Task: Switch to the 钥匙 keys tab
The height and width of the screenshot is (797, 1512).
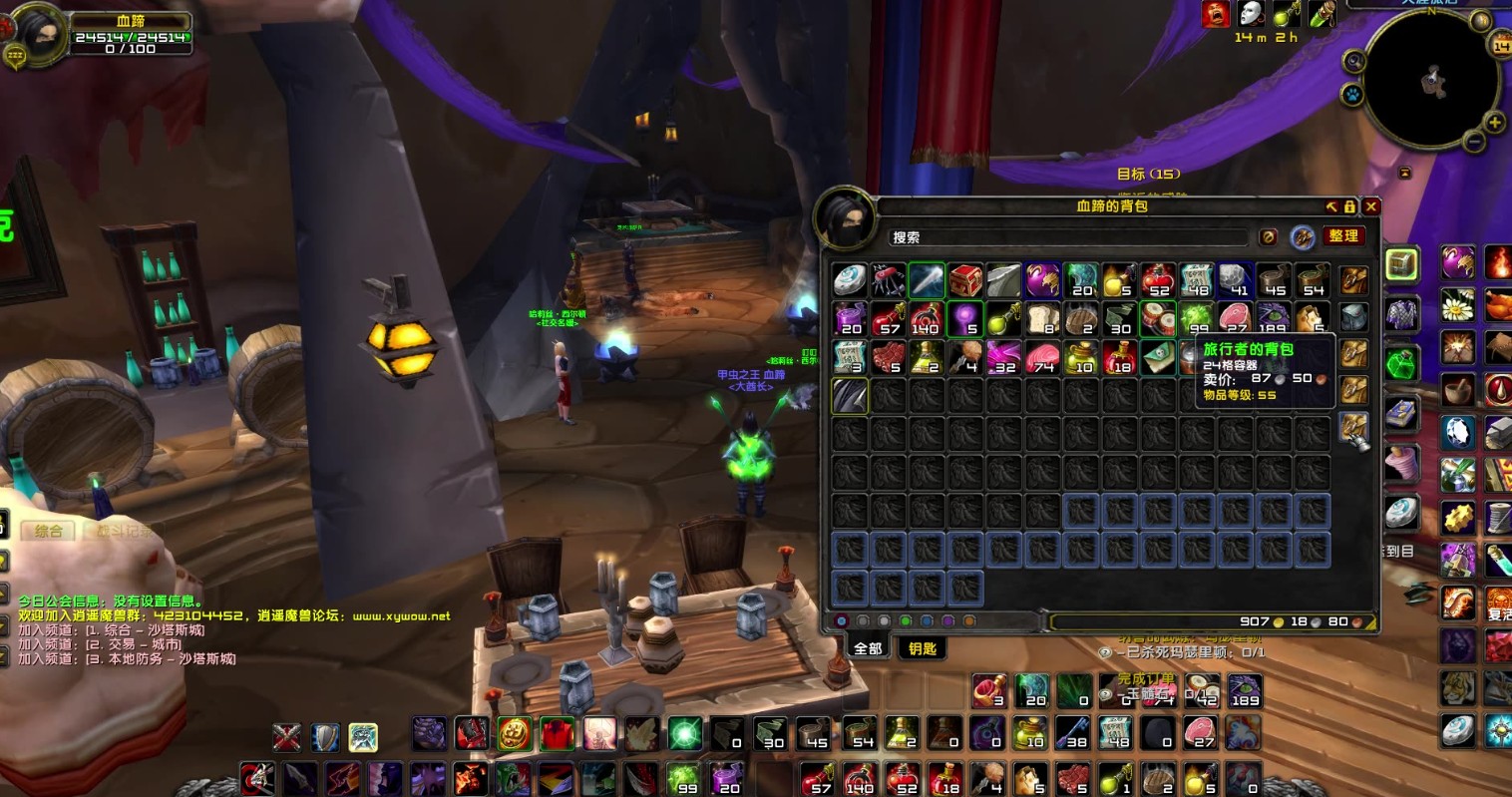Action: [x=923, y=648]
